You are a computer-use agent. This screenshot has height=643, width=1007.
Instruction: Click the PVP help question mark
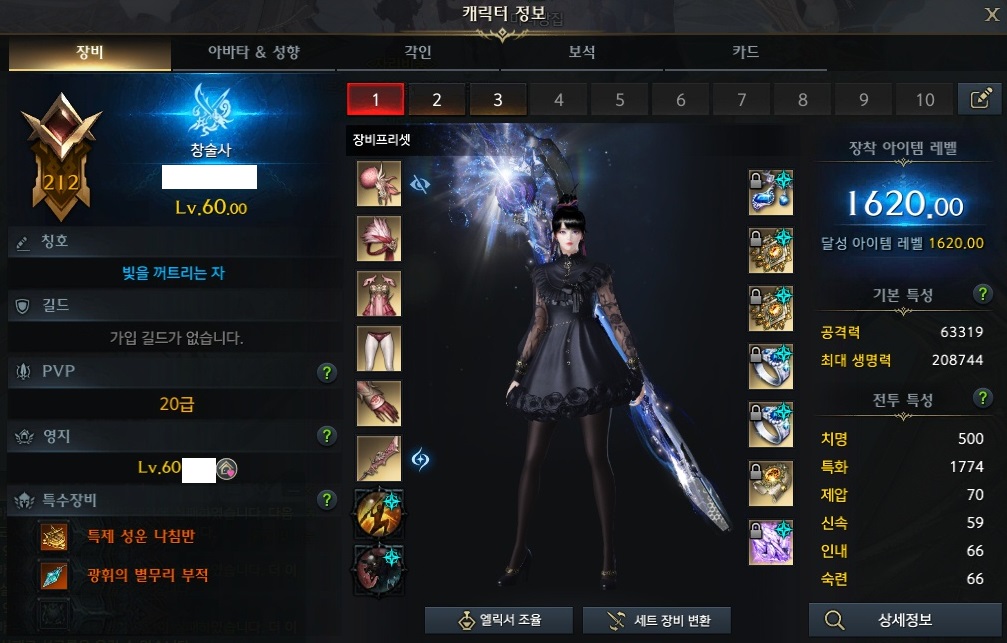pyautogui.click(x=325, y=373)
